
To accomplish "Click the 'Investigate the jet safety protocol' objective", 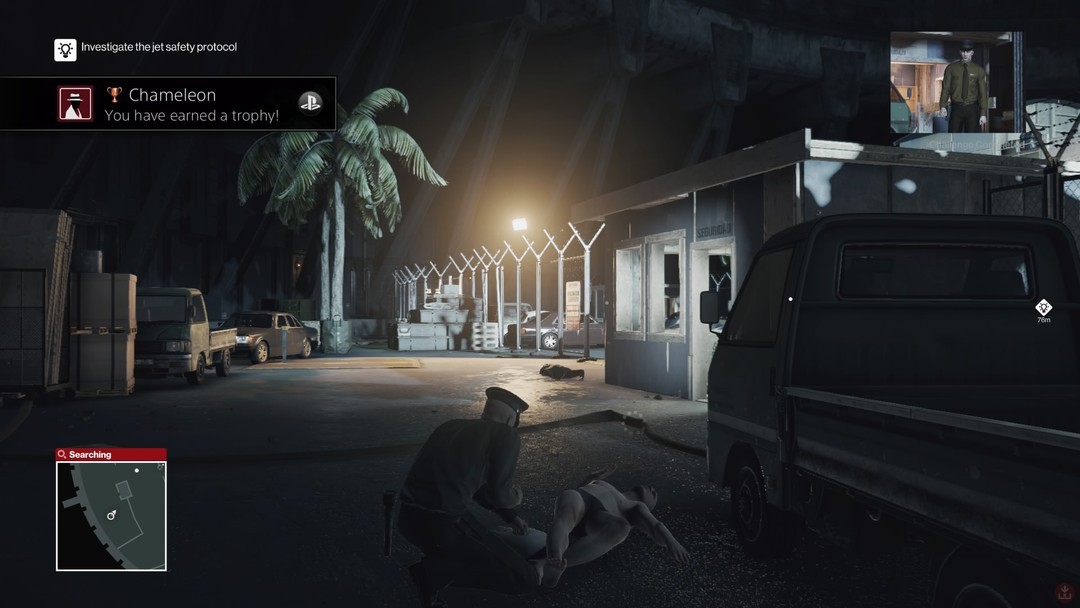I will (158, 47).
